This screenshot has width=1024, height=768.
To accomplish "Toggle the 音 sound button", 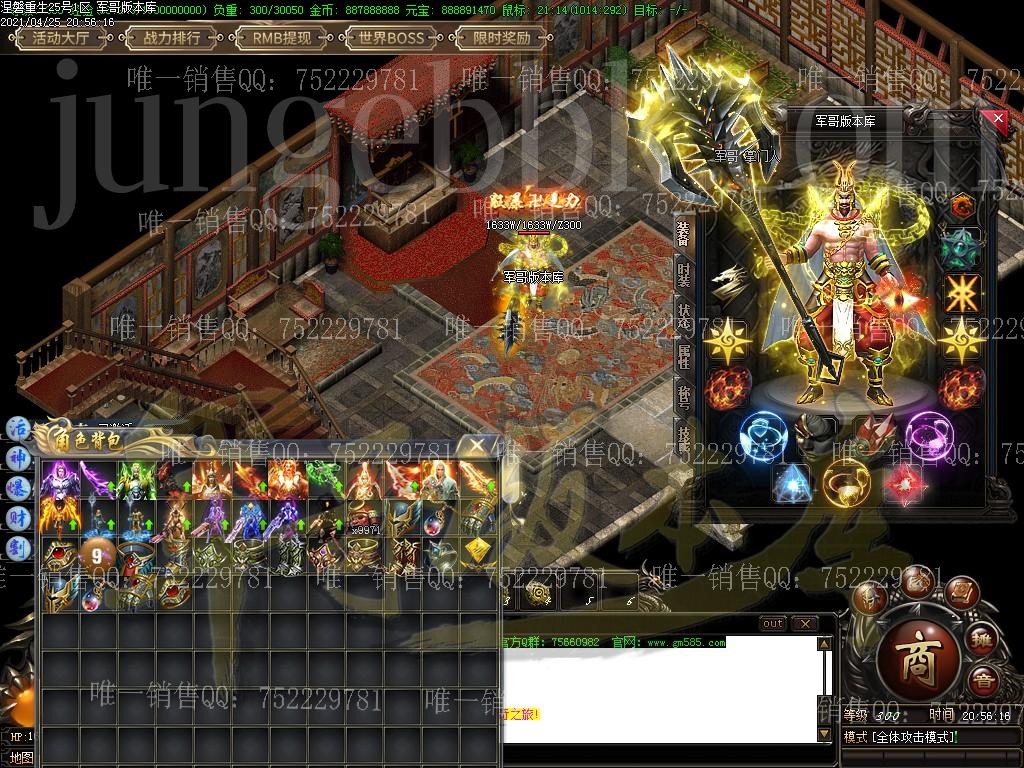I will click(983, 679).
